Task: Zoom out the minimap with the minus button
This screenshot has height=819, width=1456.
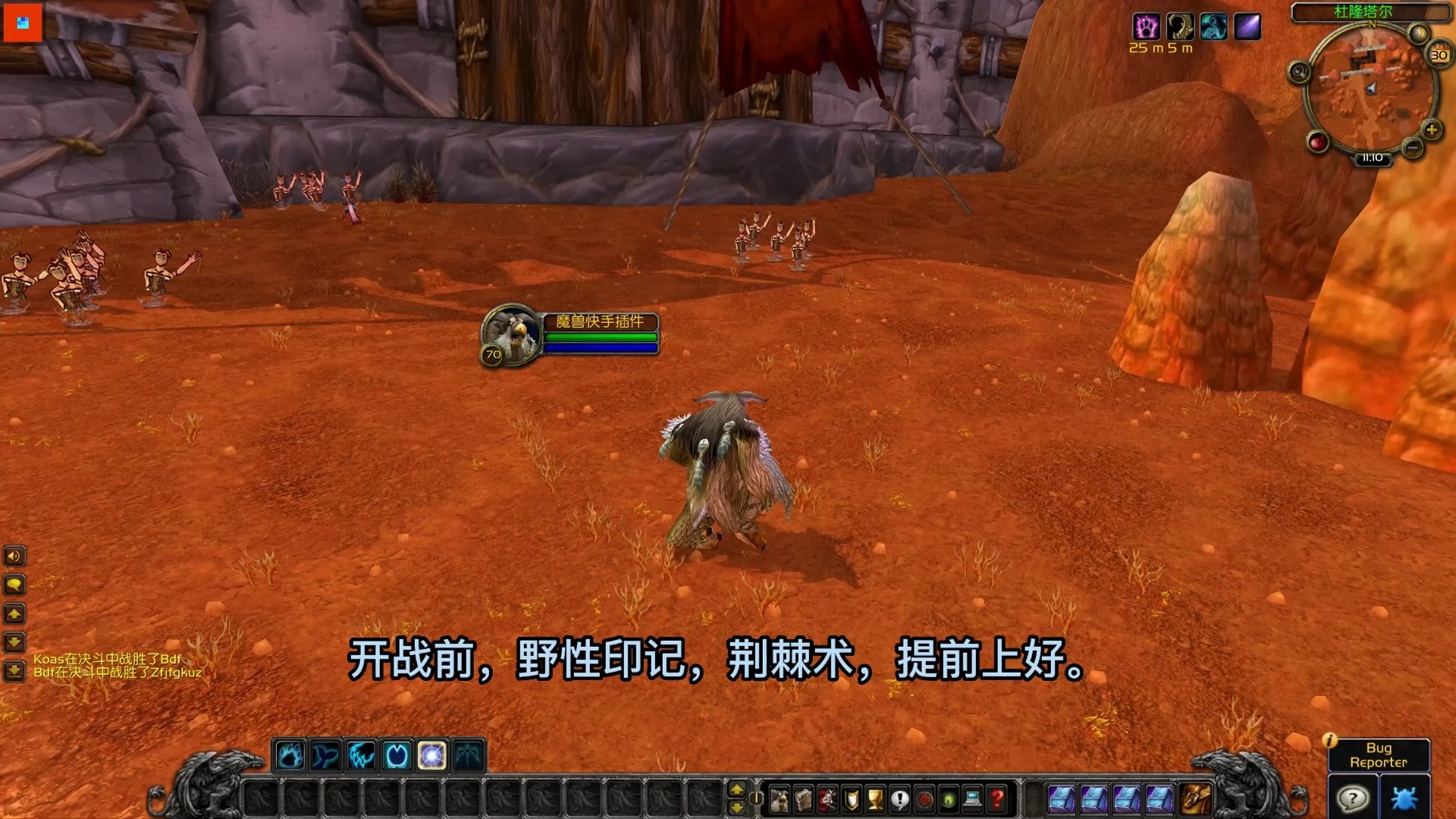Action: (x=1412, y=149)
